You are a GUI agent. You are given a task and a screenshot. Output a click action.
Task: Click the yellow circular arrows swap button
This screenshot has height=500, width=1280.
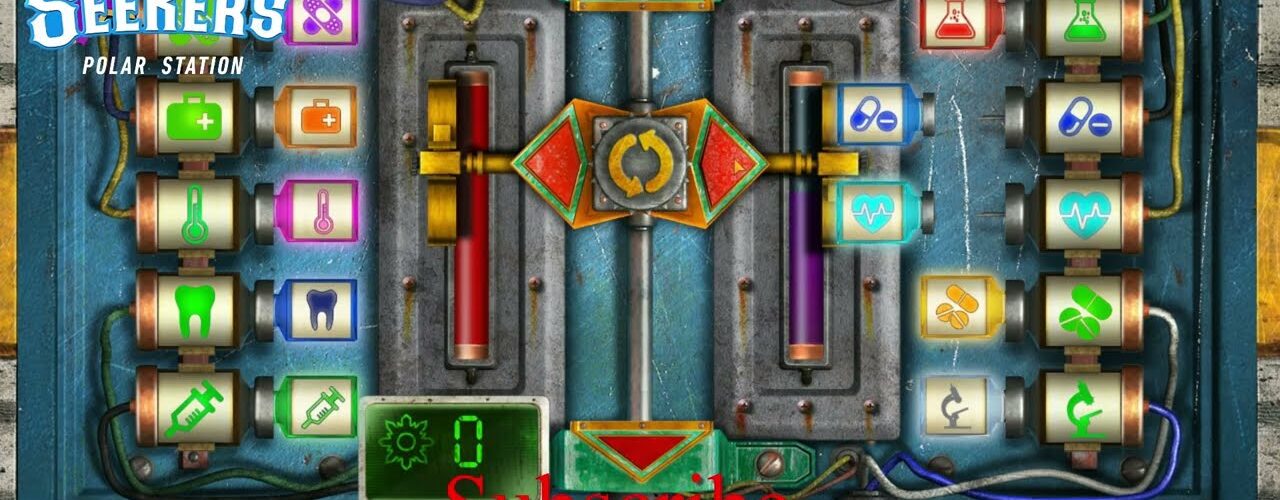pyautogui.click(x=640, y=163)
